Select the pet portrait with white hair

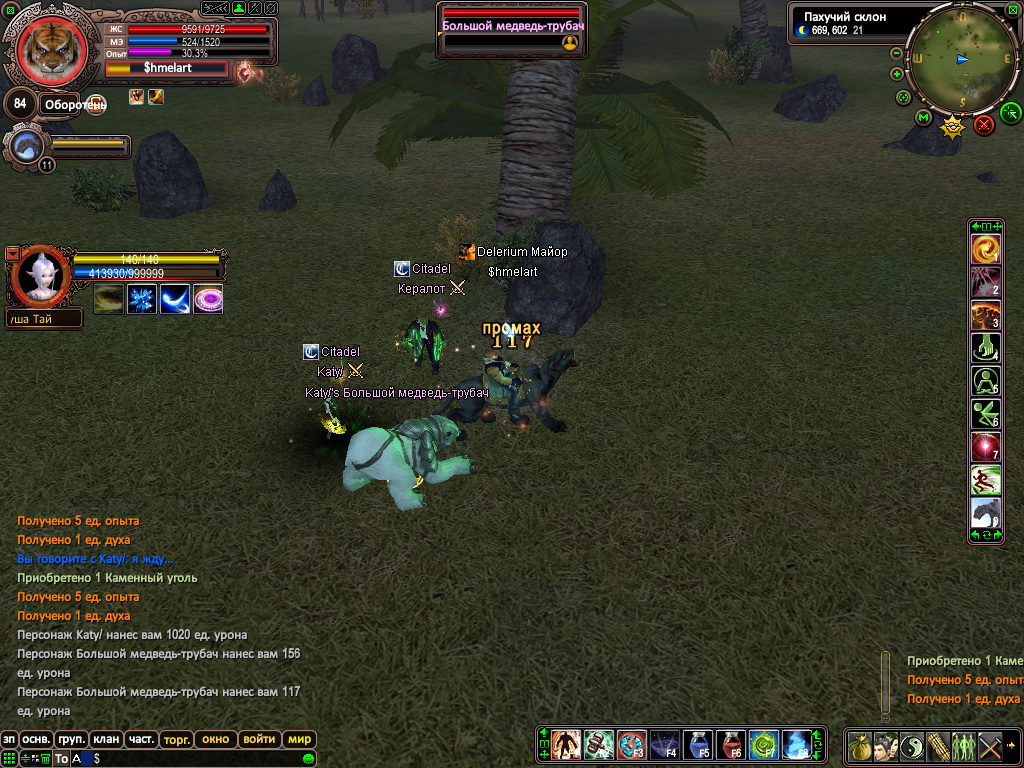coord(40,276)
